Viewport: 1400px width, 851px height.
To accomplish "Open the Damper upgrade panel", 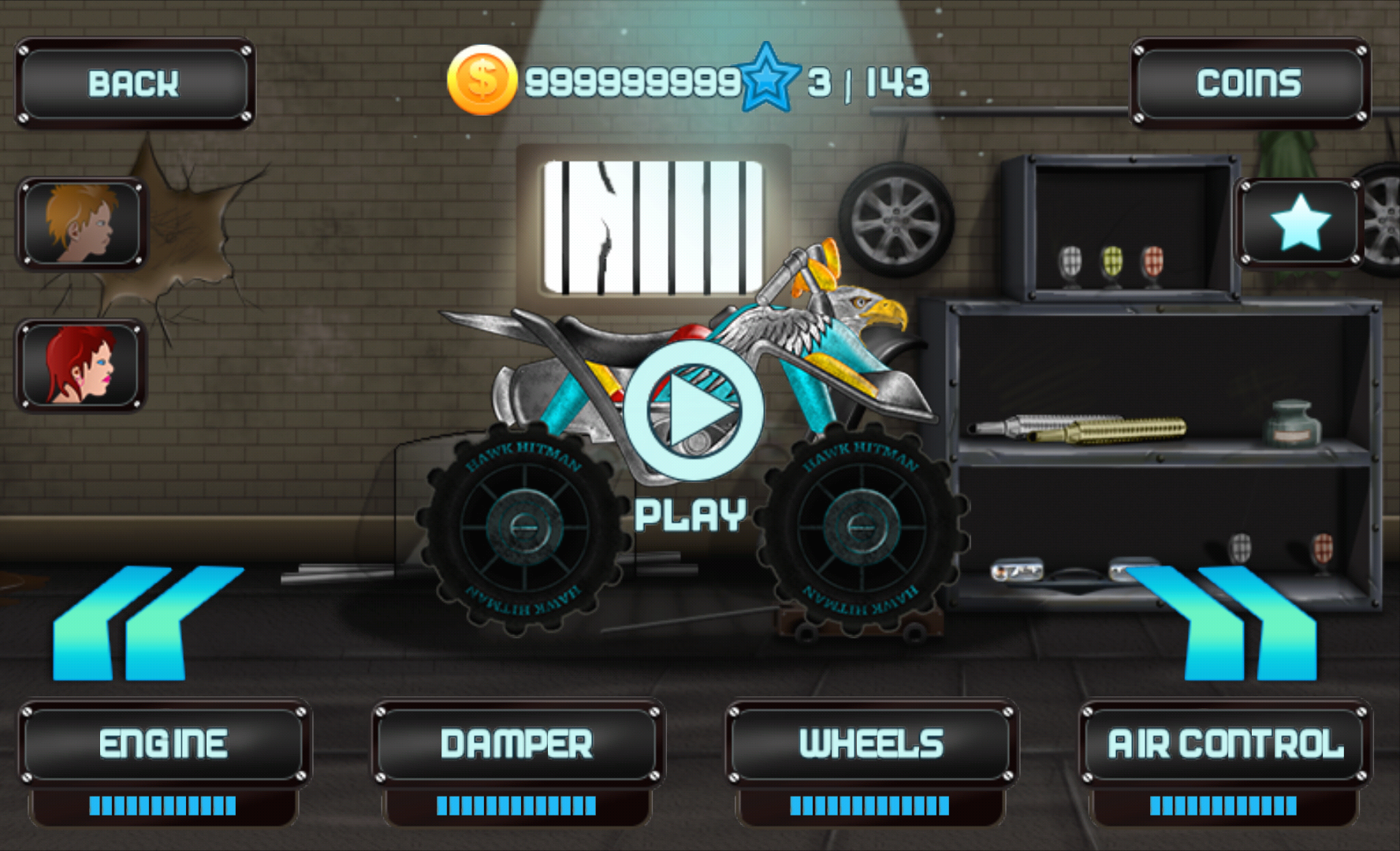I will (516, 739).
